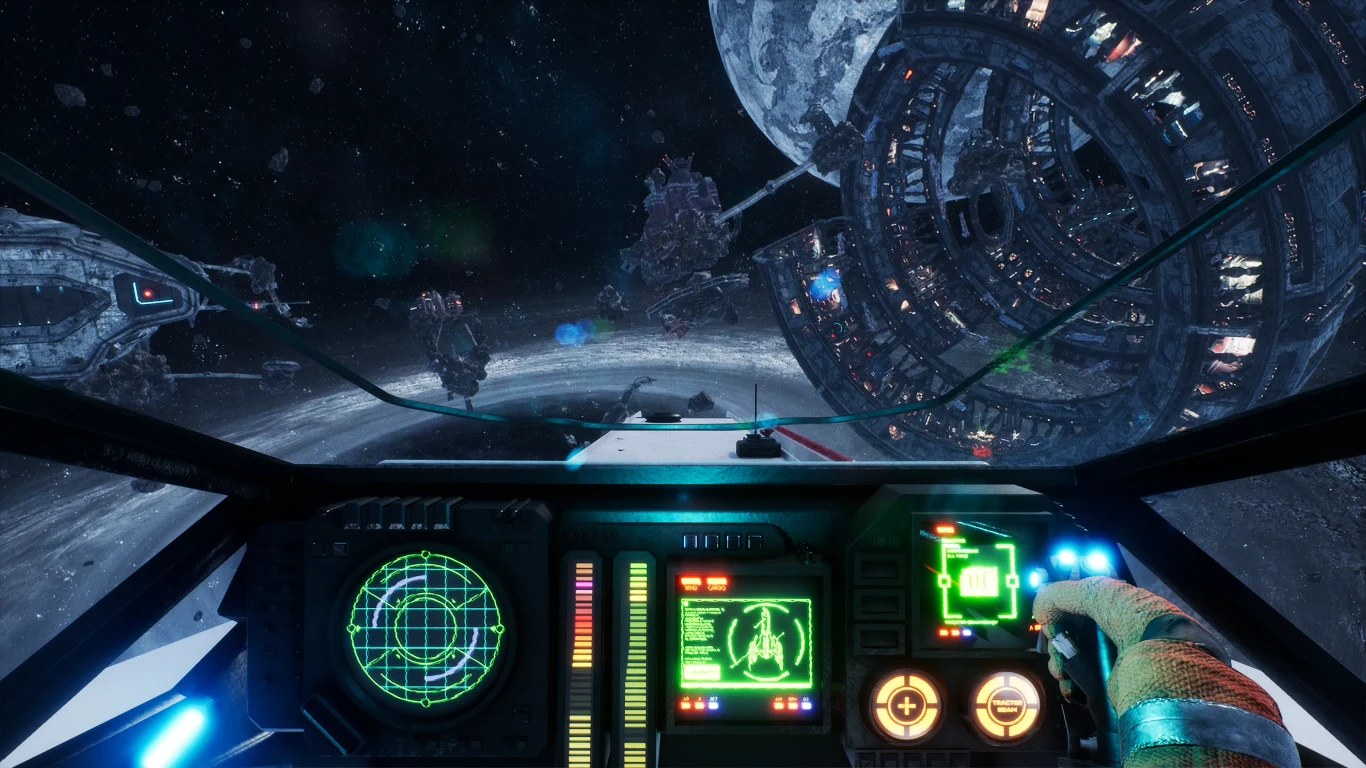1366x768 pixels.
Task: Click the orange plus-sign round button
Action: (906, 706)
